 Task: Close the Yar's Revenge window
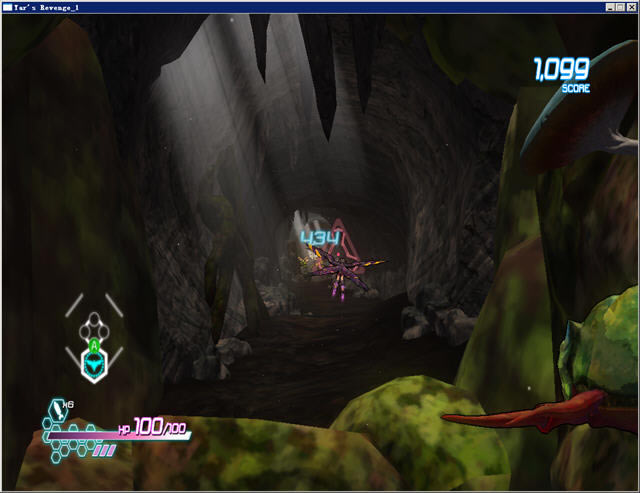click(632, 7)
